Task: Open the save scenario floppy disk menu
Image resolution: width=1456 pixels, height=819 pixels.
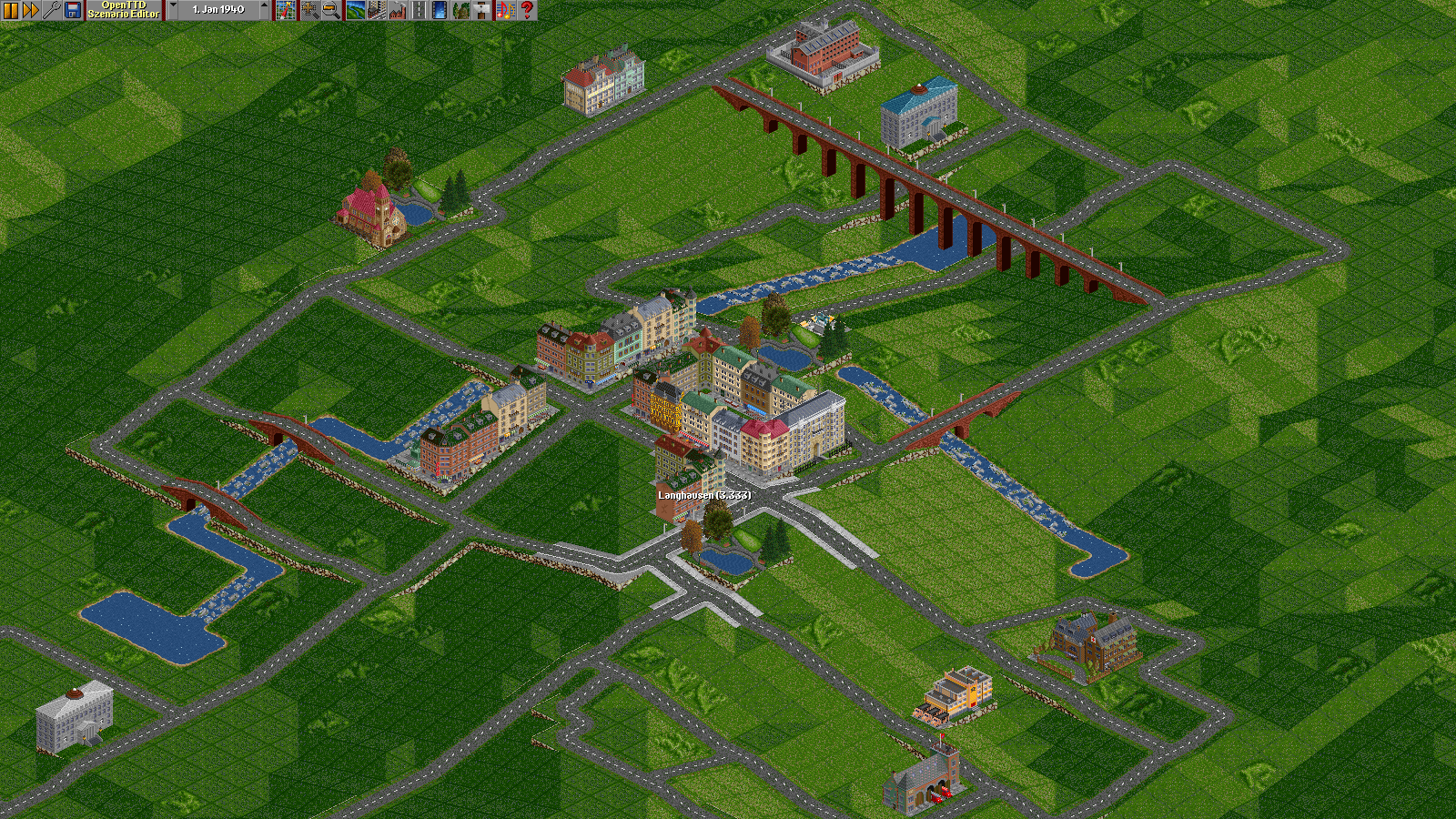Action: point(73,10)
